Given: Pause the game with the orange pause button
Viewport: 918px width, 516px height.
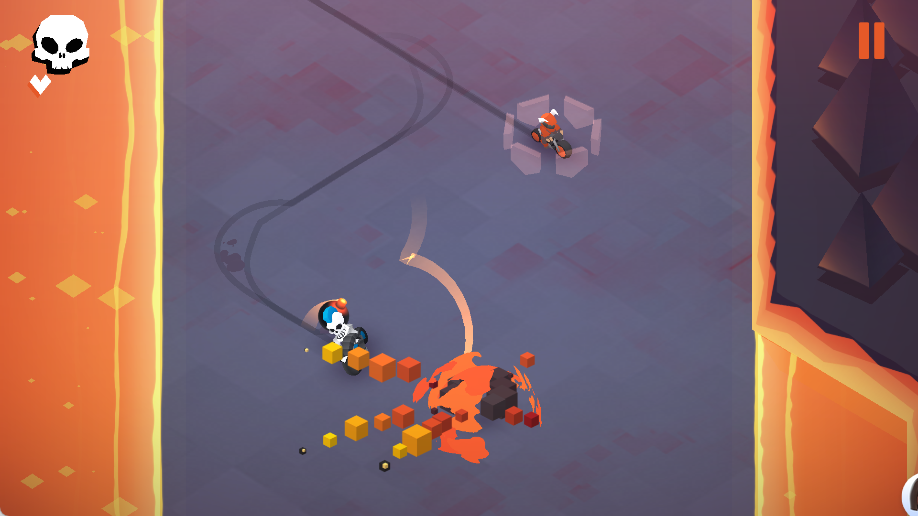Looking at the screenshot, I should pyautogui.click(x=871, y=41).
